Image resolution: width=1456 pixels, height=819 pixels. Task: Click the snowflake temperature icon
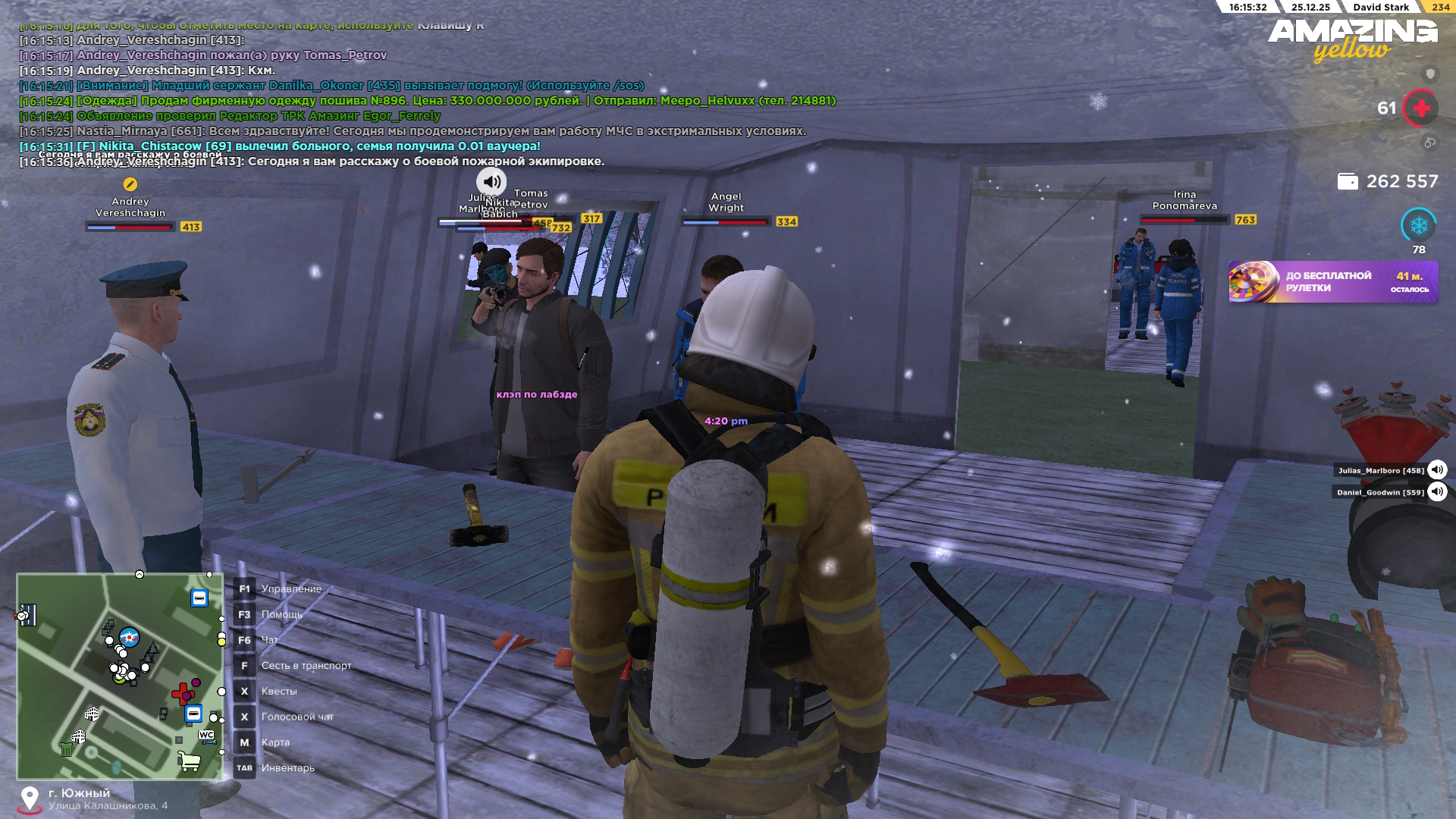pos(1418,225)
